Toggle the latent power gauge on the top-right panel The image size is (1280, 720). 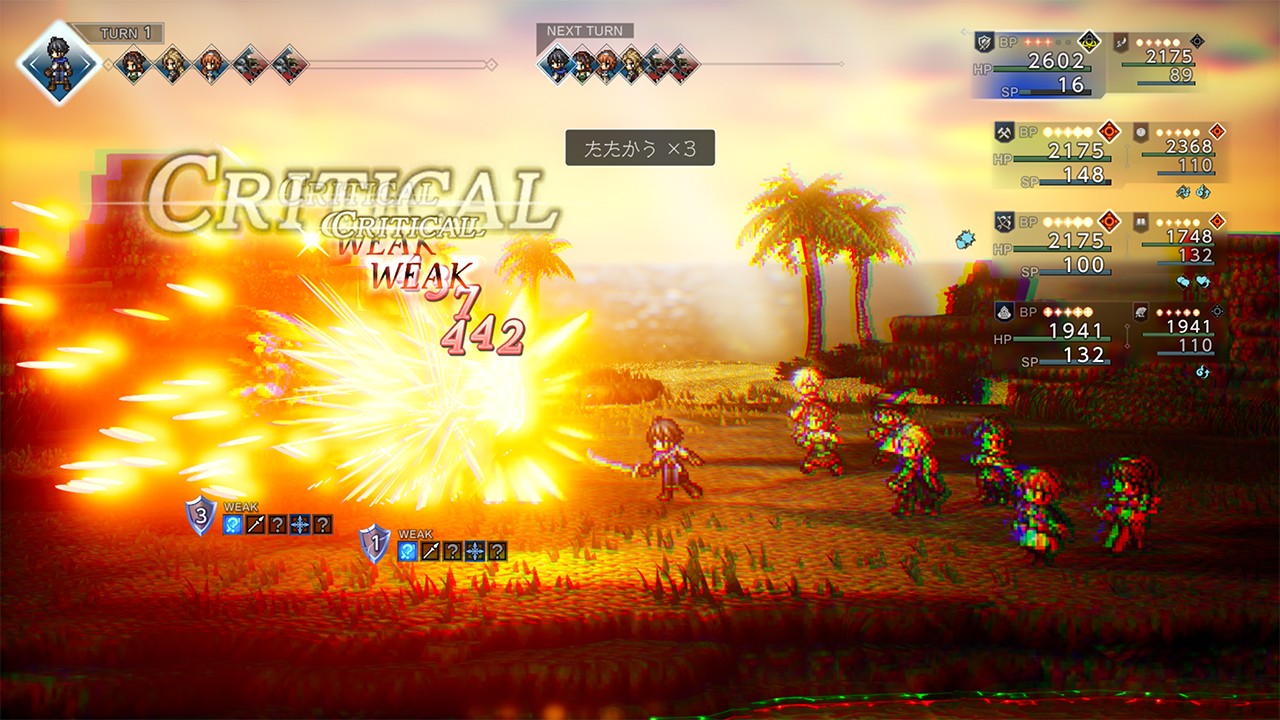(1089, 42)
